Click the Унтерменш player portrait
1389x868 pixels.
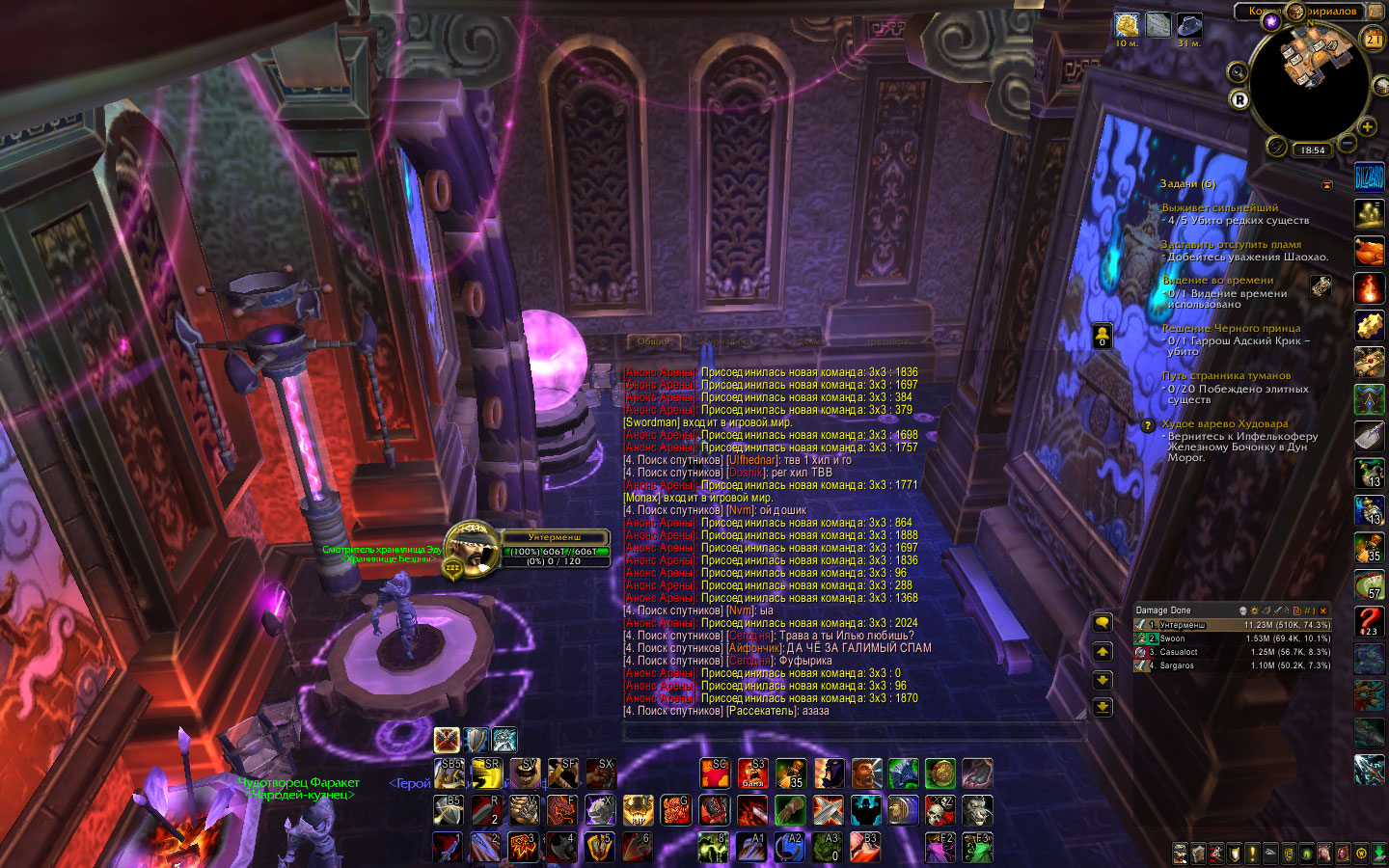point(471,547)
